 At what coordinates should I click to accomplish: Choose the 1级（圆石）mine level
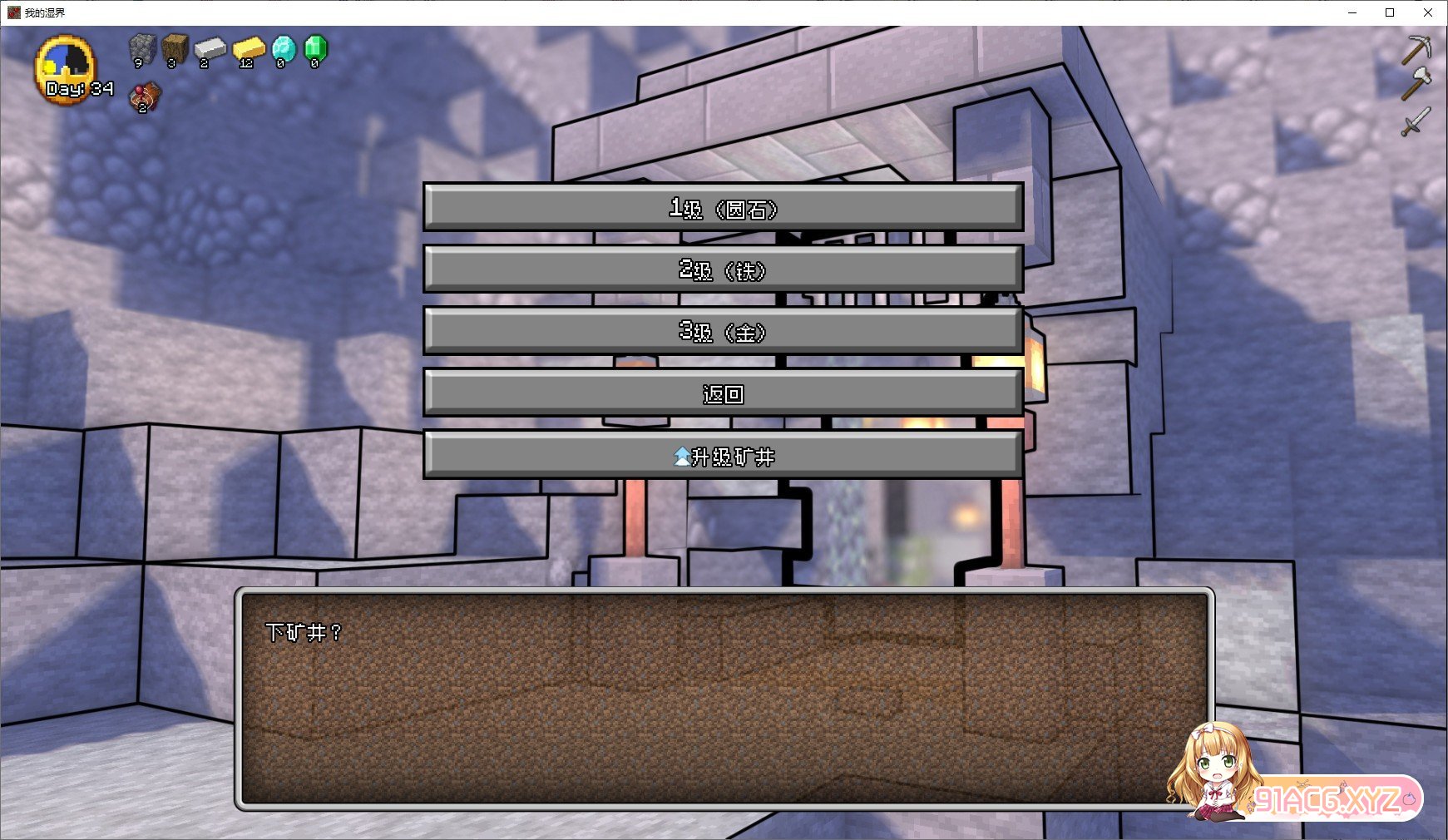[723, 208]
